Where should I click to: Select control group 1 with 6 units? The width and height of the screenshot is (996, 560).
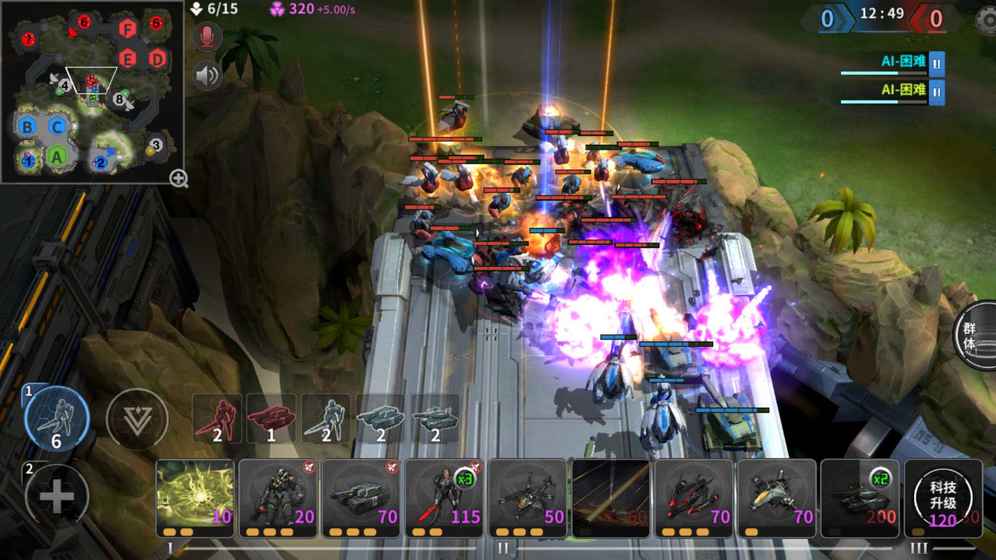coord(56,419)
